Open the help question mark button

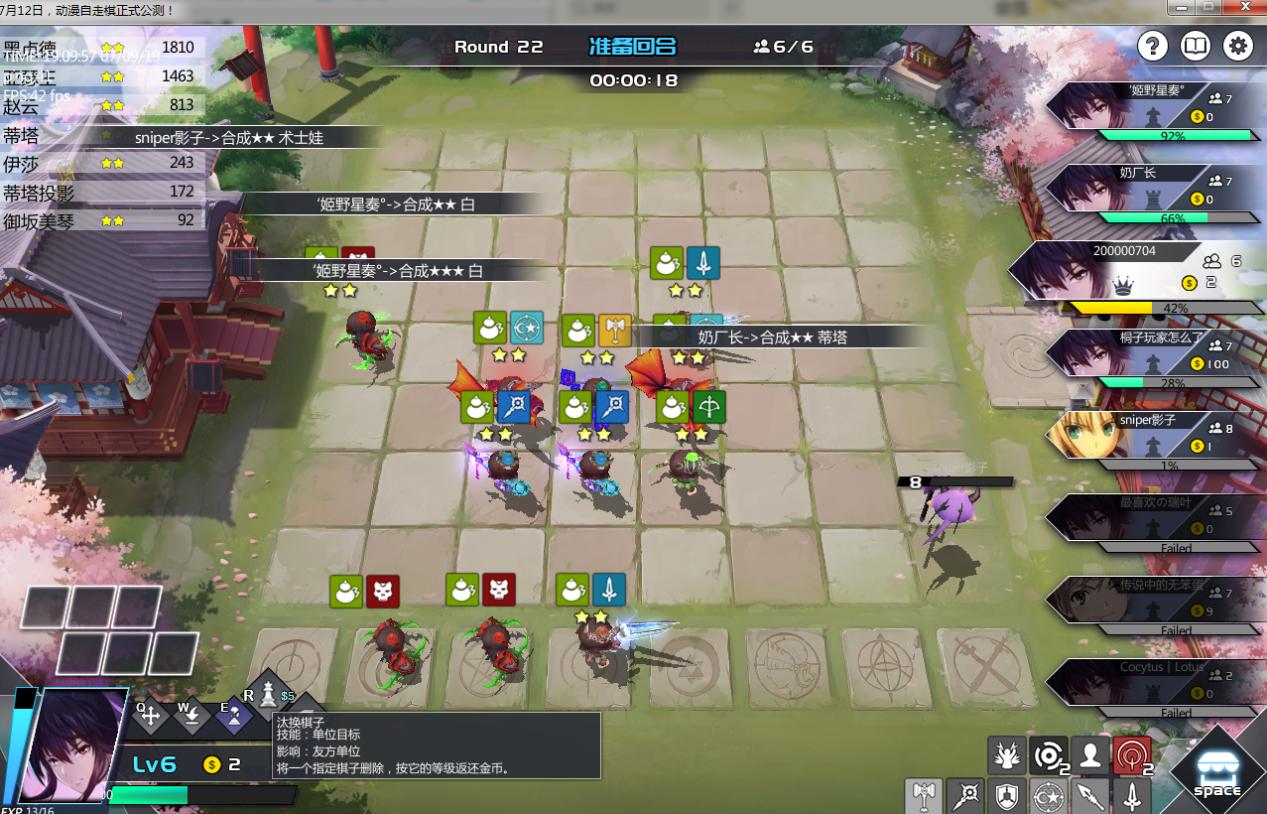[1153, 46]
